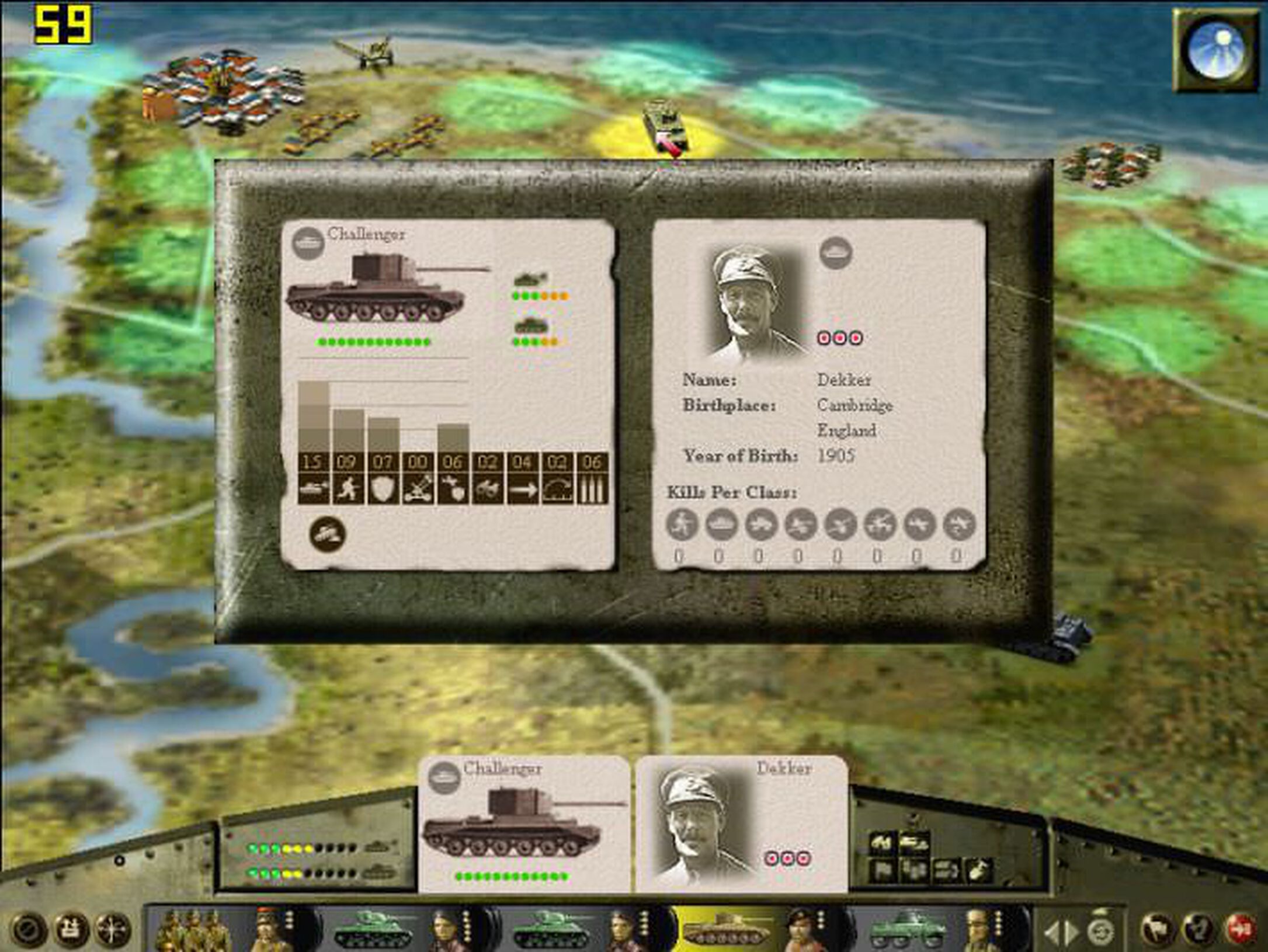Screen dimensions: 1268x952
Task: Click the Dekker leader portrait card
Action: click(741, 824)
